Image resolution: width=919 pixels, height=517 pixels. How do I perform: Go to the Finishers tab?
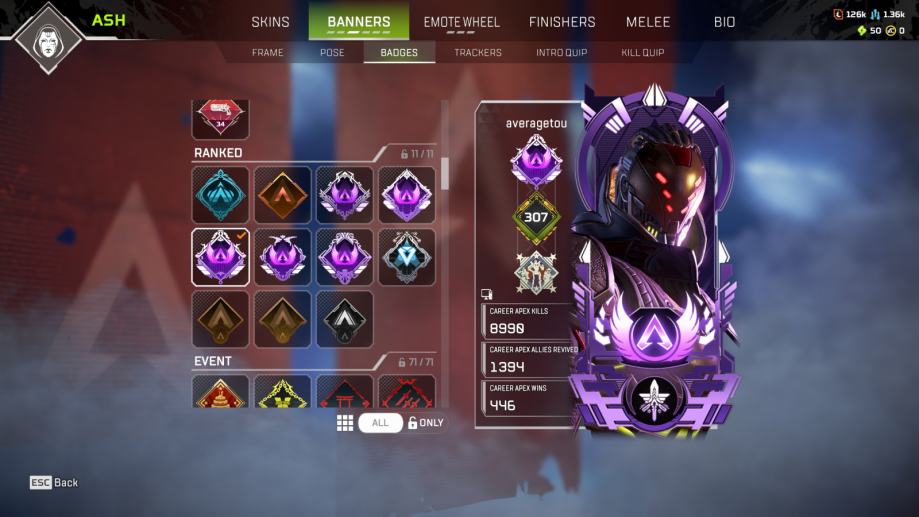click(561, 22)
